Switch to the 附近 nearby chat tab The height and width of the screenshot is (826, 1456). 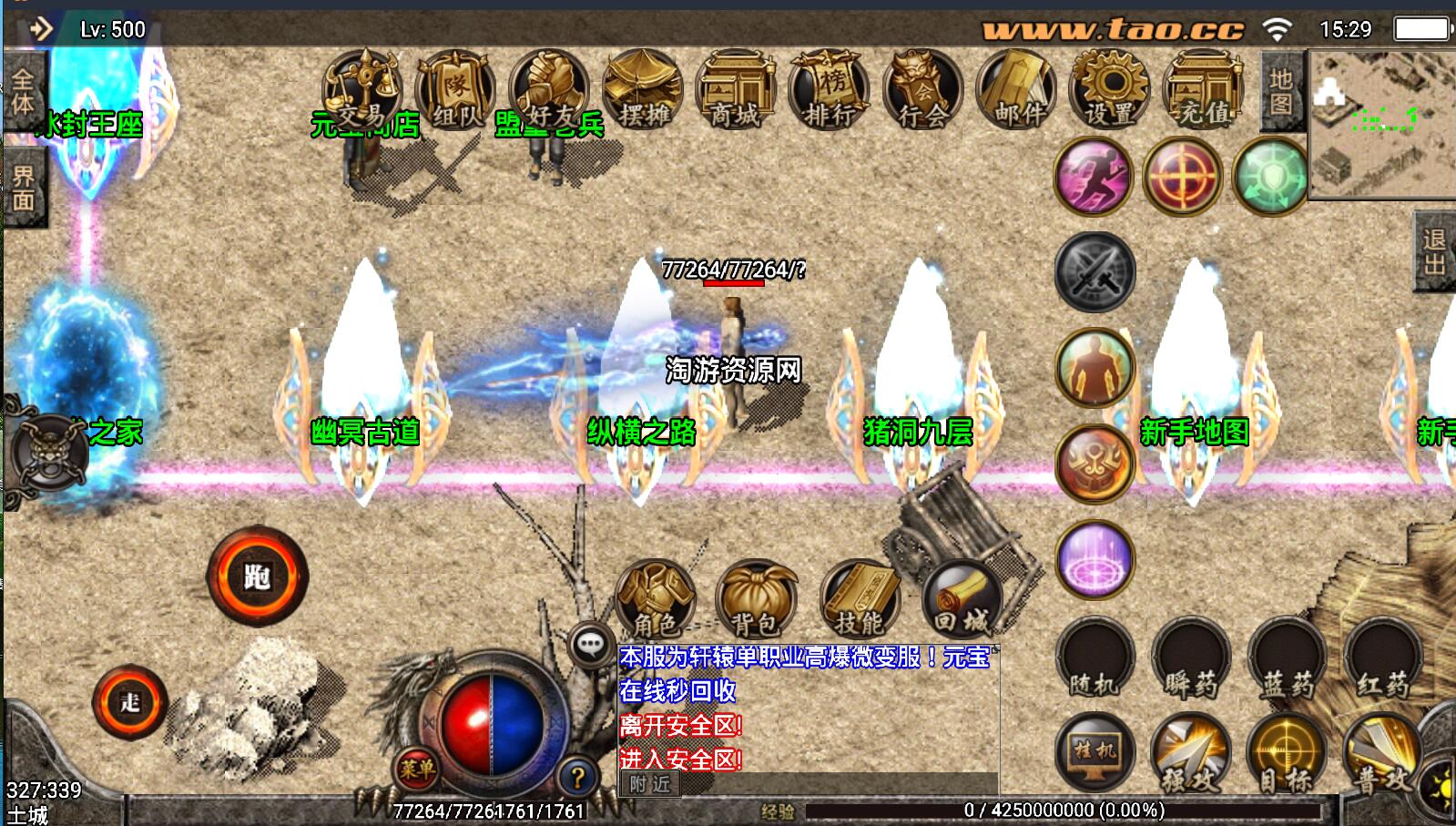[649, 784]
